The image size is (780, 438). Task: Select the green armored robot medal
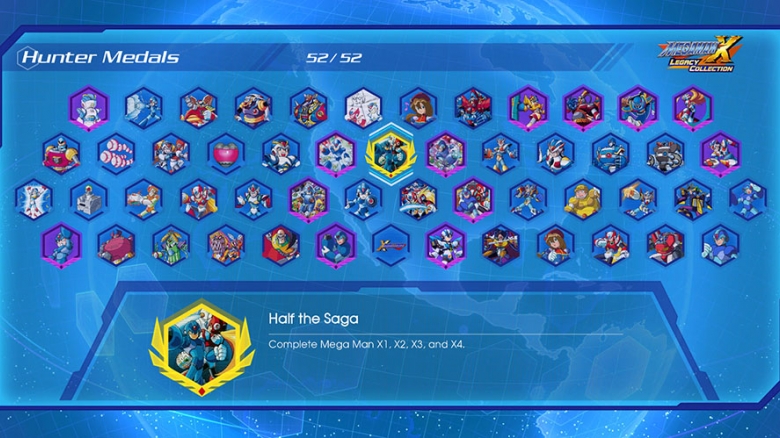pyautogui.click(x=171, y=243)
